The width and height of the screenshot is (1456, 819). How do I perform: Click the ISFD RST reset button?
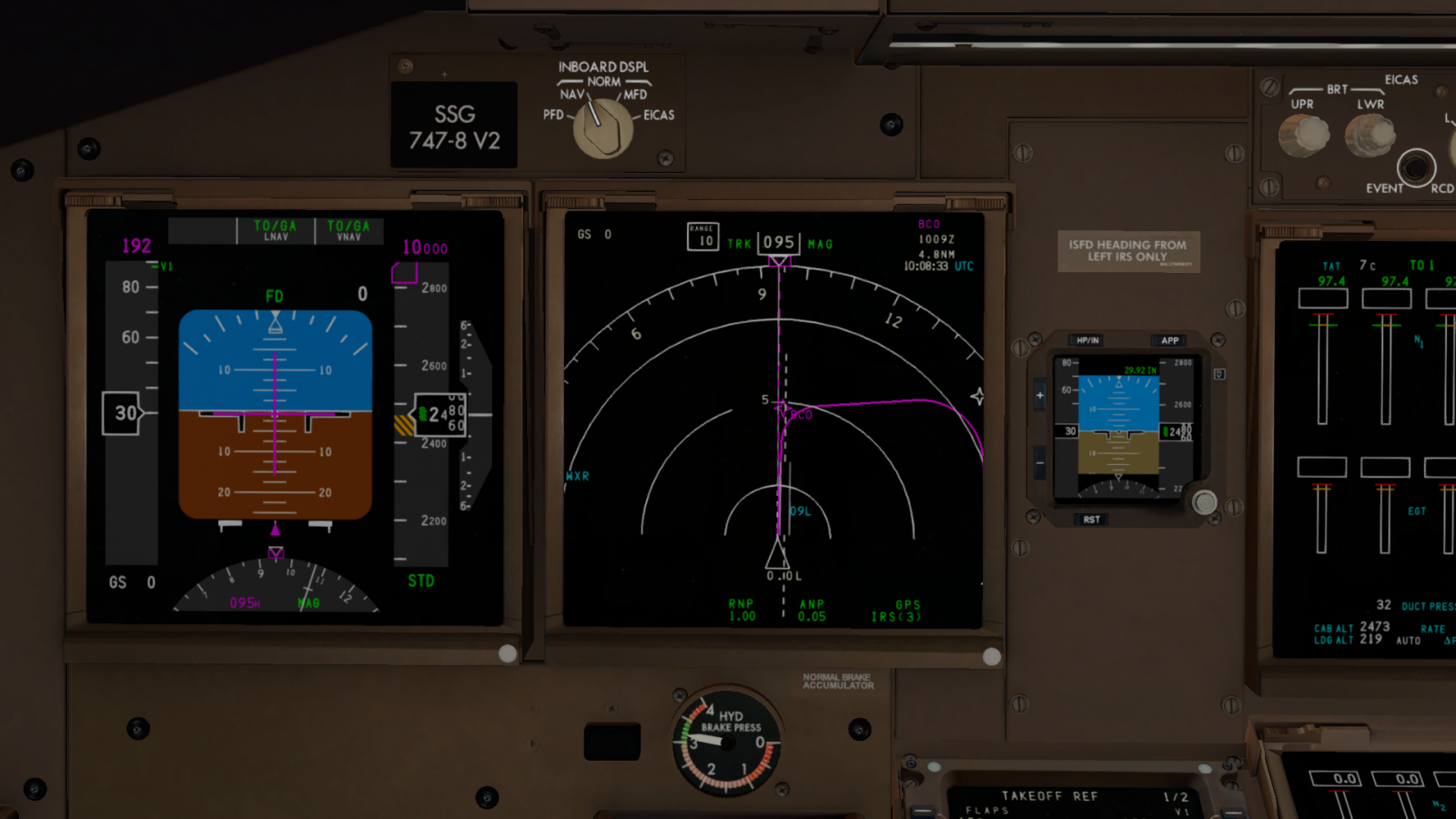tap(1091, 520)
